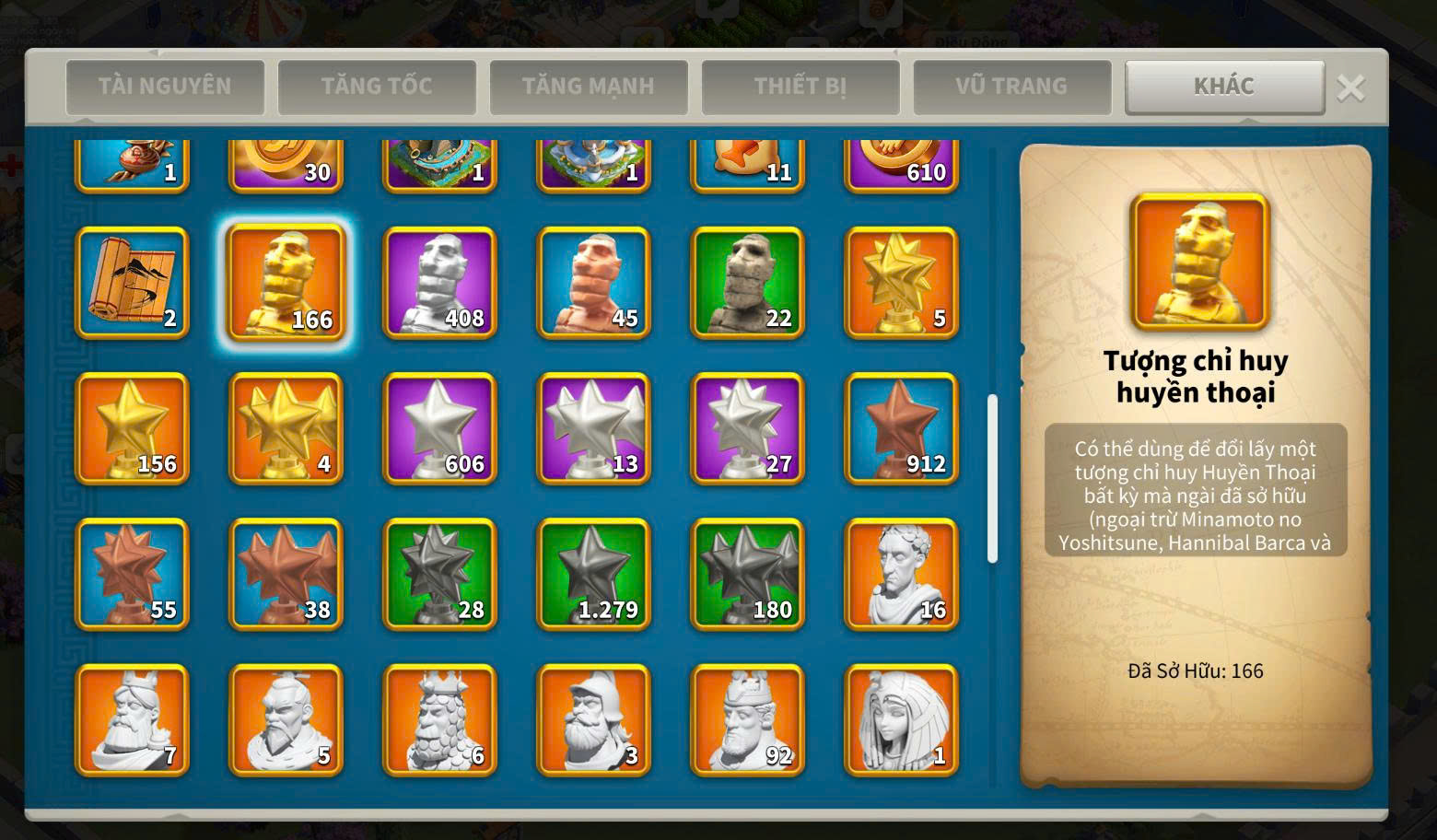The height and width of the screenshot is (840, 1437).
Task: Go to the Vũ Trang tab
Action: pos(1011,87)
